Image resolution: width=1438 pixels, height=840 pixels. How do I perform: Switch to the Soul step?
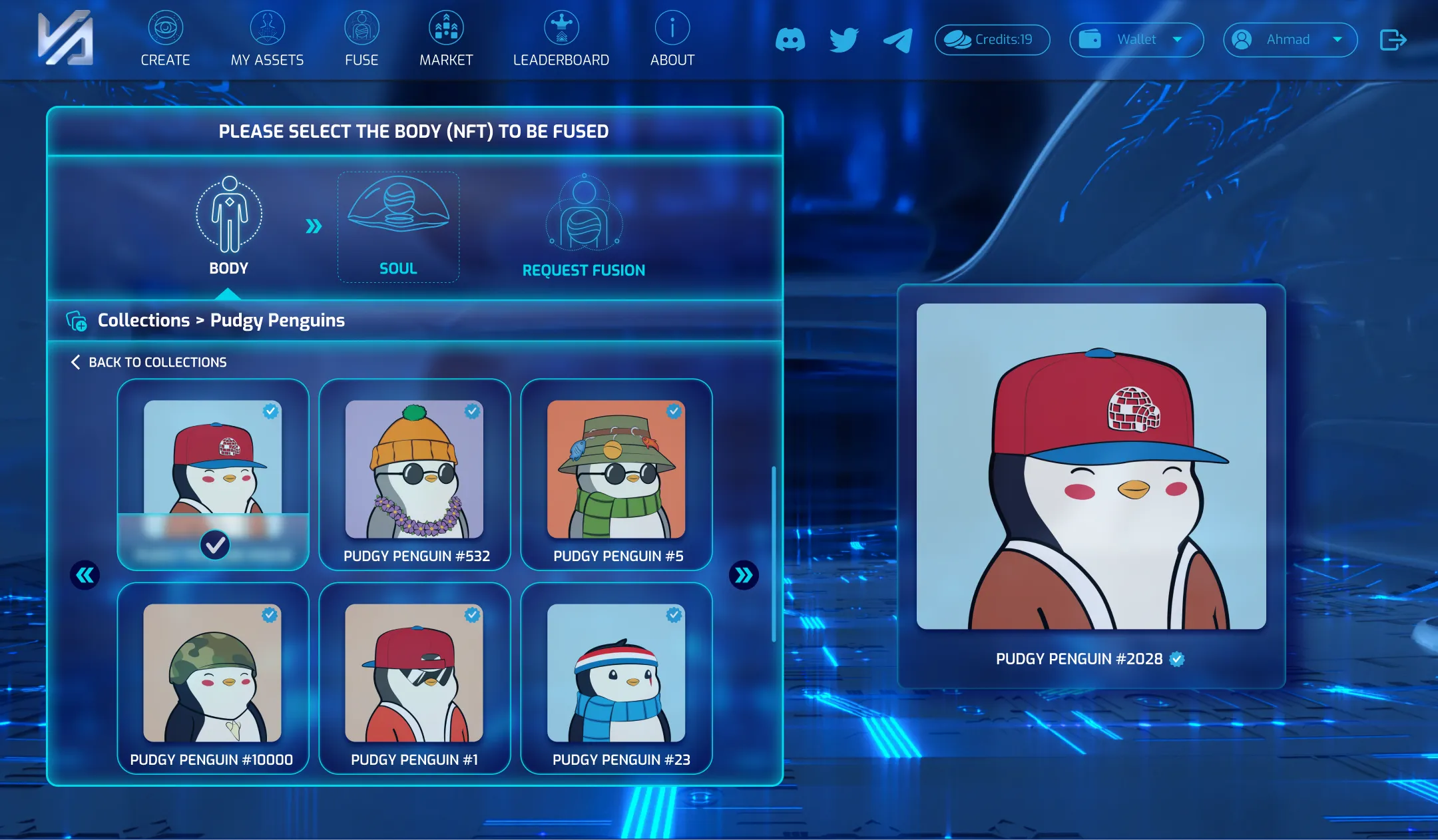pos(398,228)
